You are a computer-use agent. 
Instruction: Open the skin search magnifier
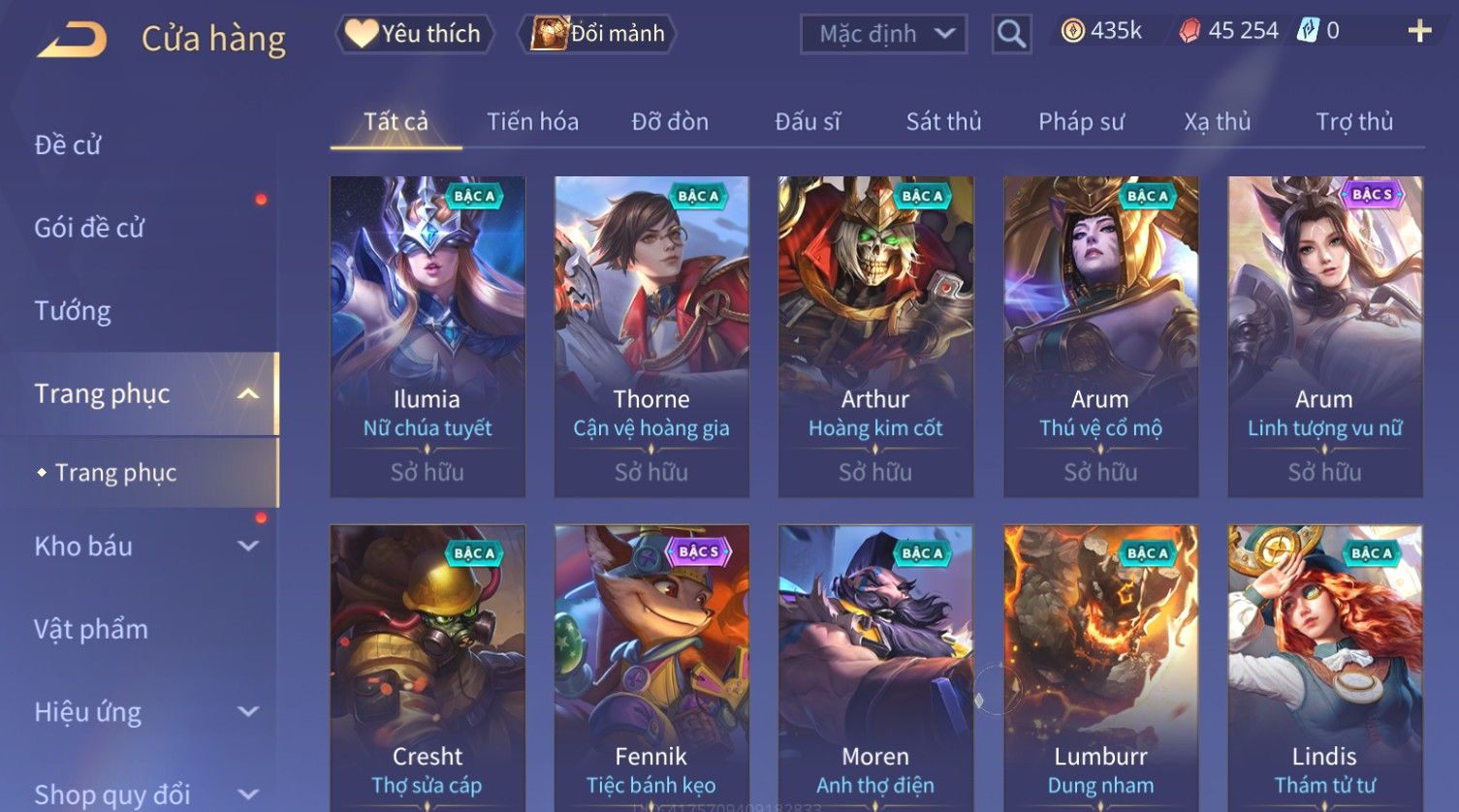coord(1011,34)
